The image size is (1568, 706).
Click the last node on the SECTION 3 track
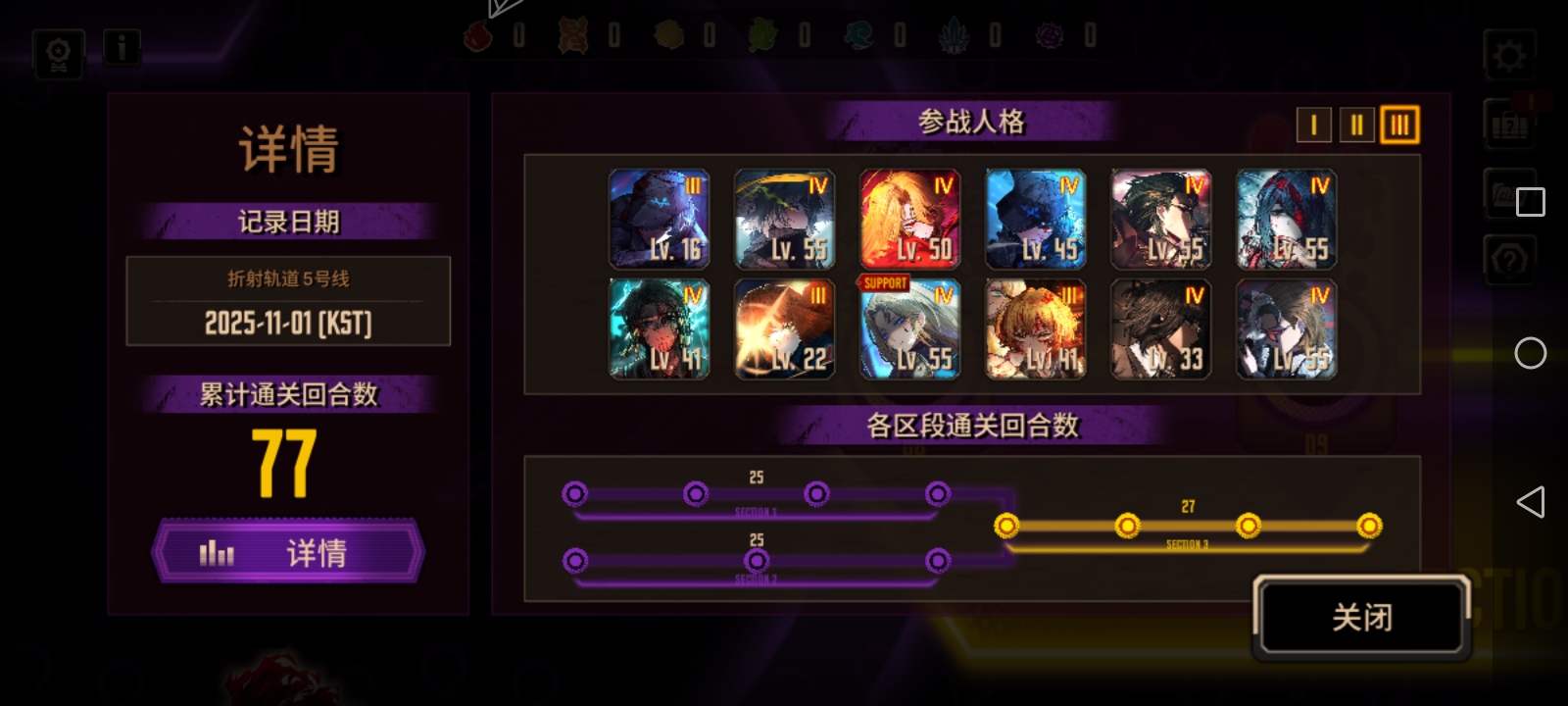pyautogui.click(x=1369, y=526)
